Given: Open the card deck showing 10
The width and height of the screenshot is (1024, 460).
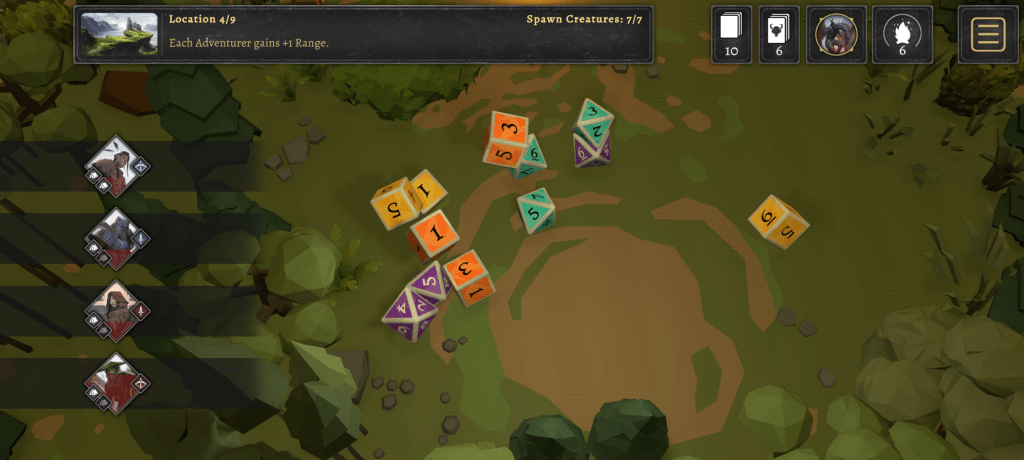Looking at the screenshot, I should pyautogui.click(x=730, y=35).
